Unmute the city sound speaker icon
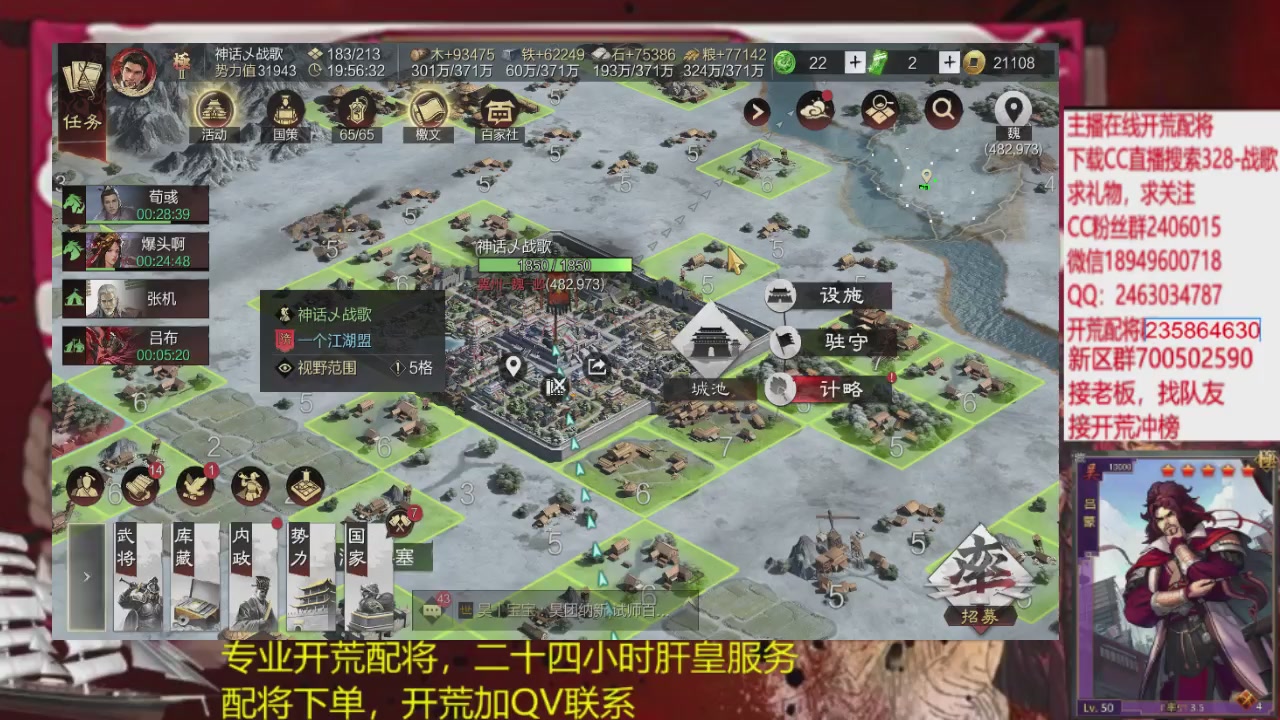Image resolution: width=1280 pixels, height=720 pixels. (556, 389)
